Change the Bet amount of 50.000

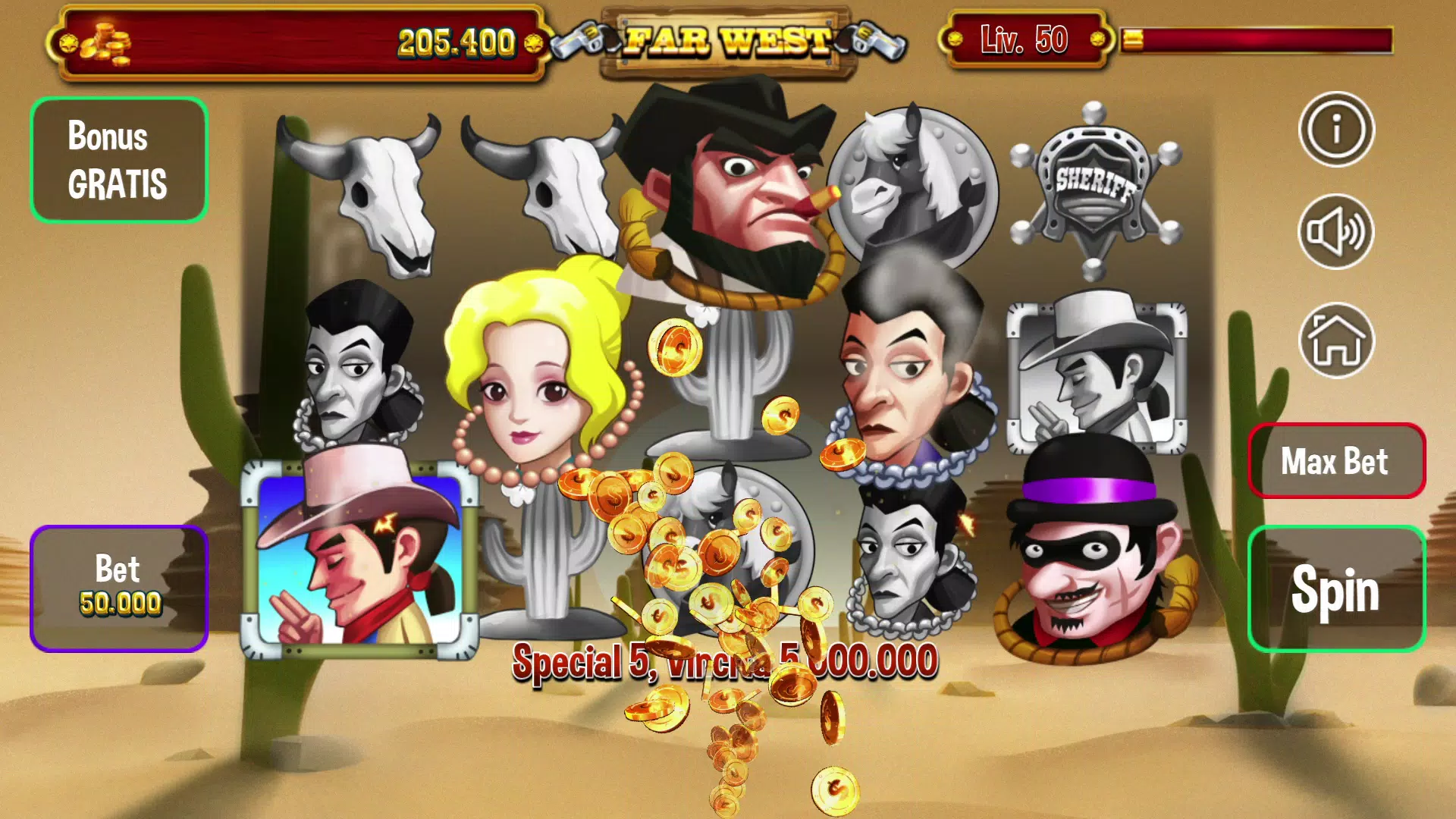[119, 588]
